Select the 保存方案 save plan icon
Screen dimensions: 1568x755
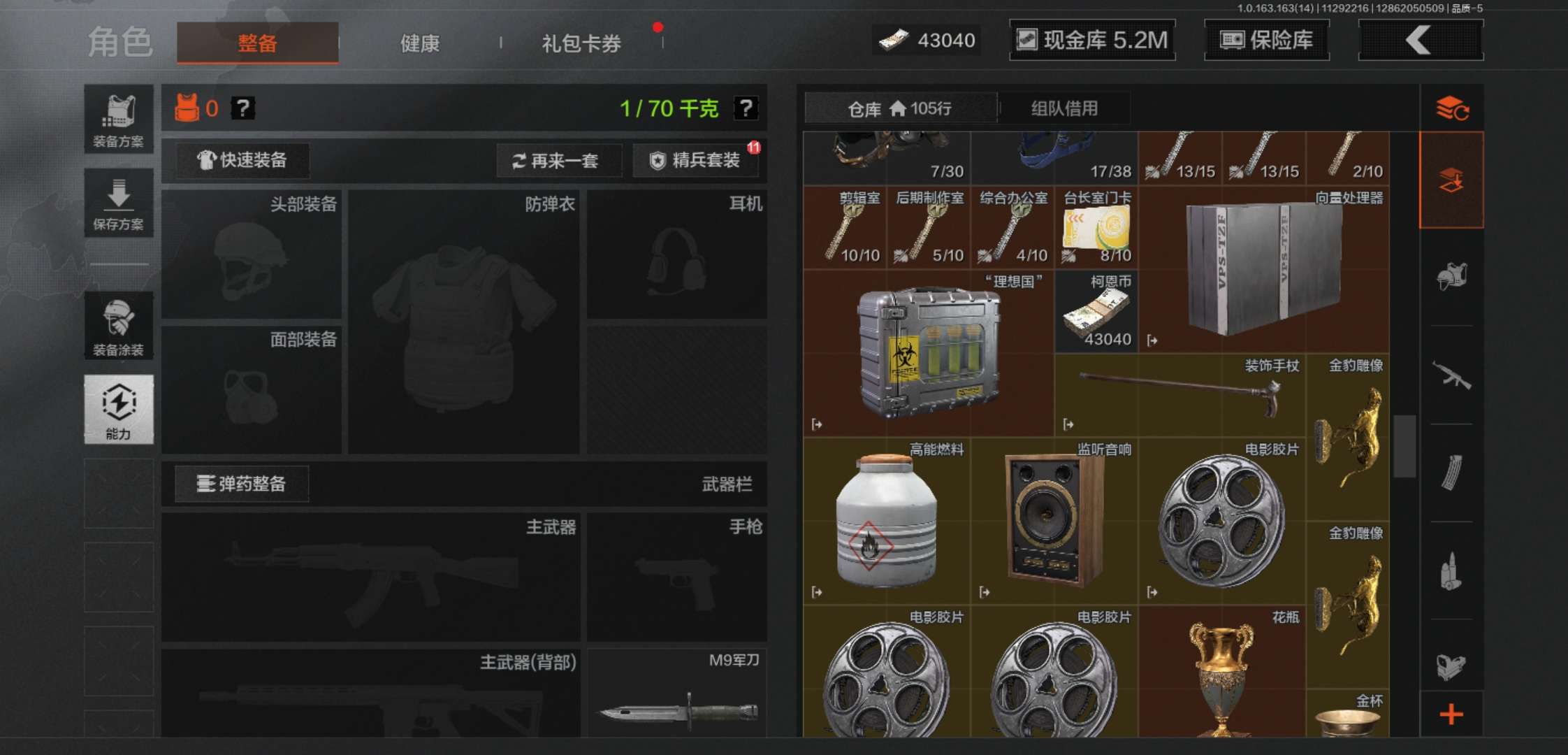[119, 203]
